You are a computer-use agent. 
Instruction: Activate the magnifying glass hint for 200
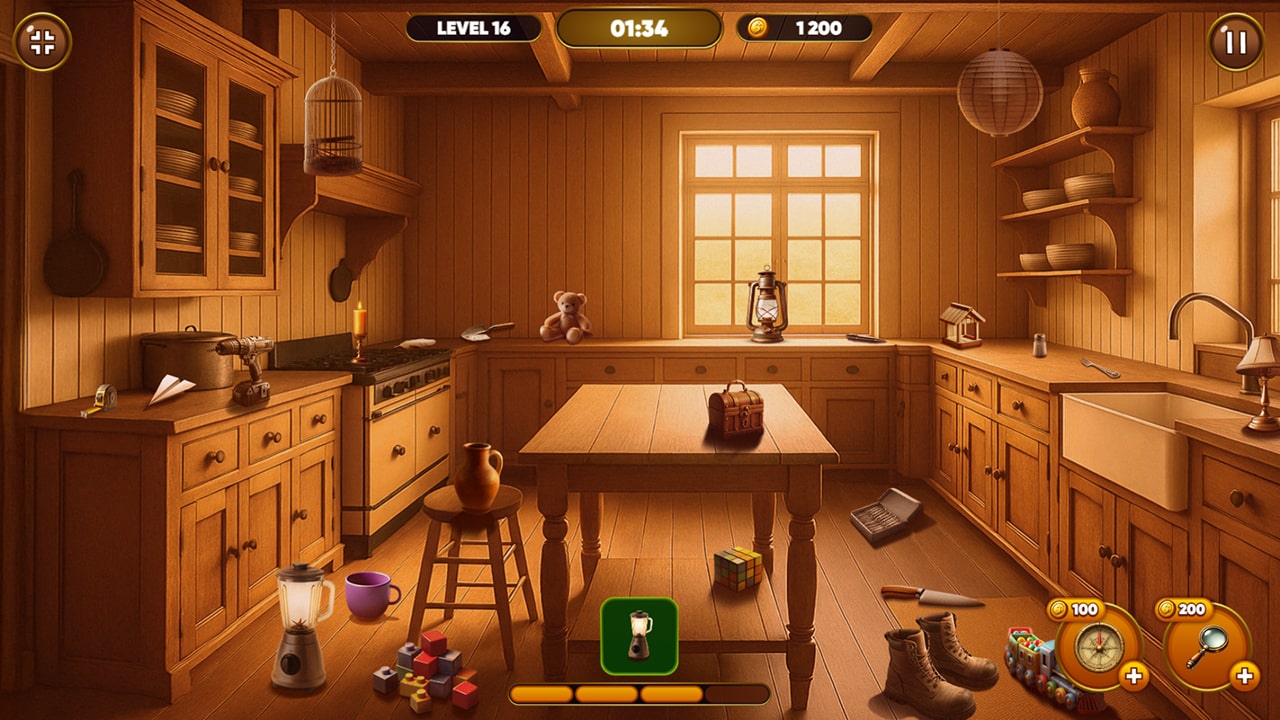click(x=1206, y=647)
